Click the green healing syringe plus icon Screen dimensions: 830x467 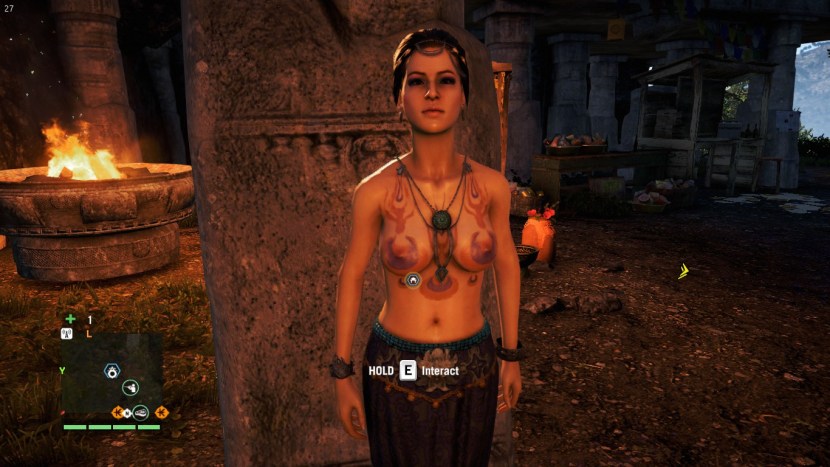(x=70, y=319)
